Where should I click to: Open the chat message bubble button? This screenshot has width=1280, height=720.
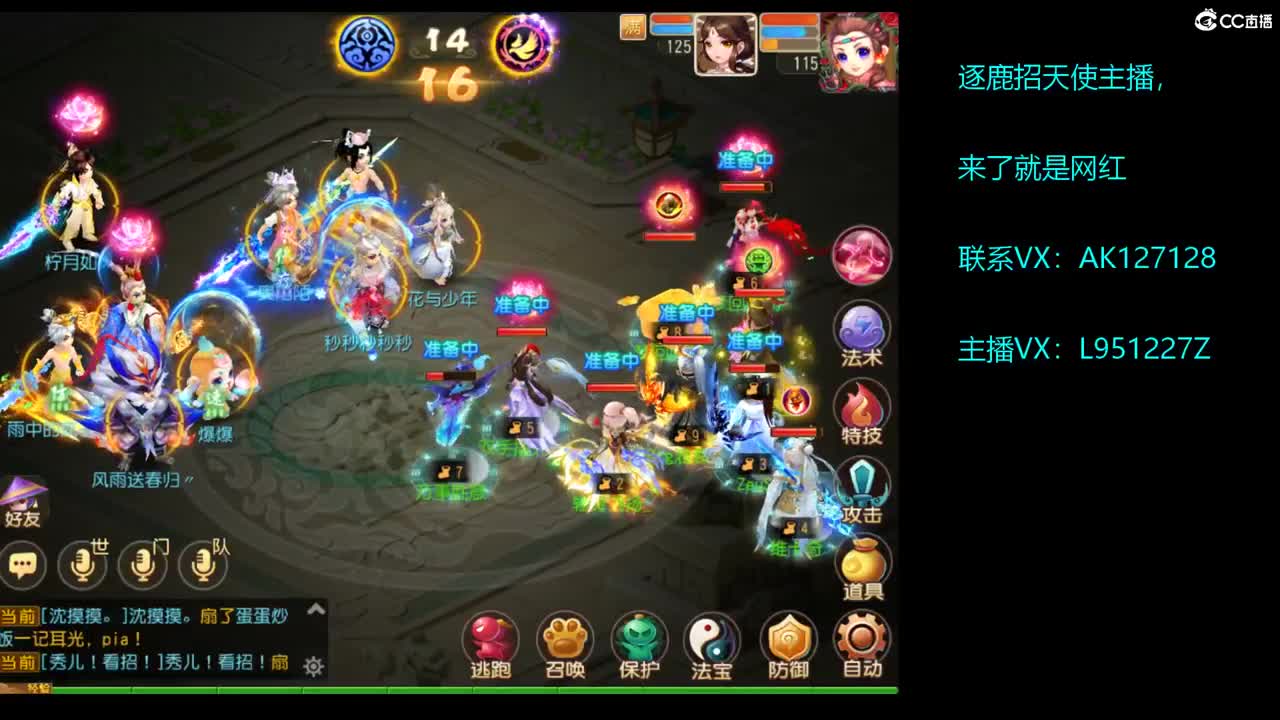tap(22, 565)
